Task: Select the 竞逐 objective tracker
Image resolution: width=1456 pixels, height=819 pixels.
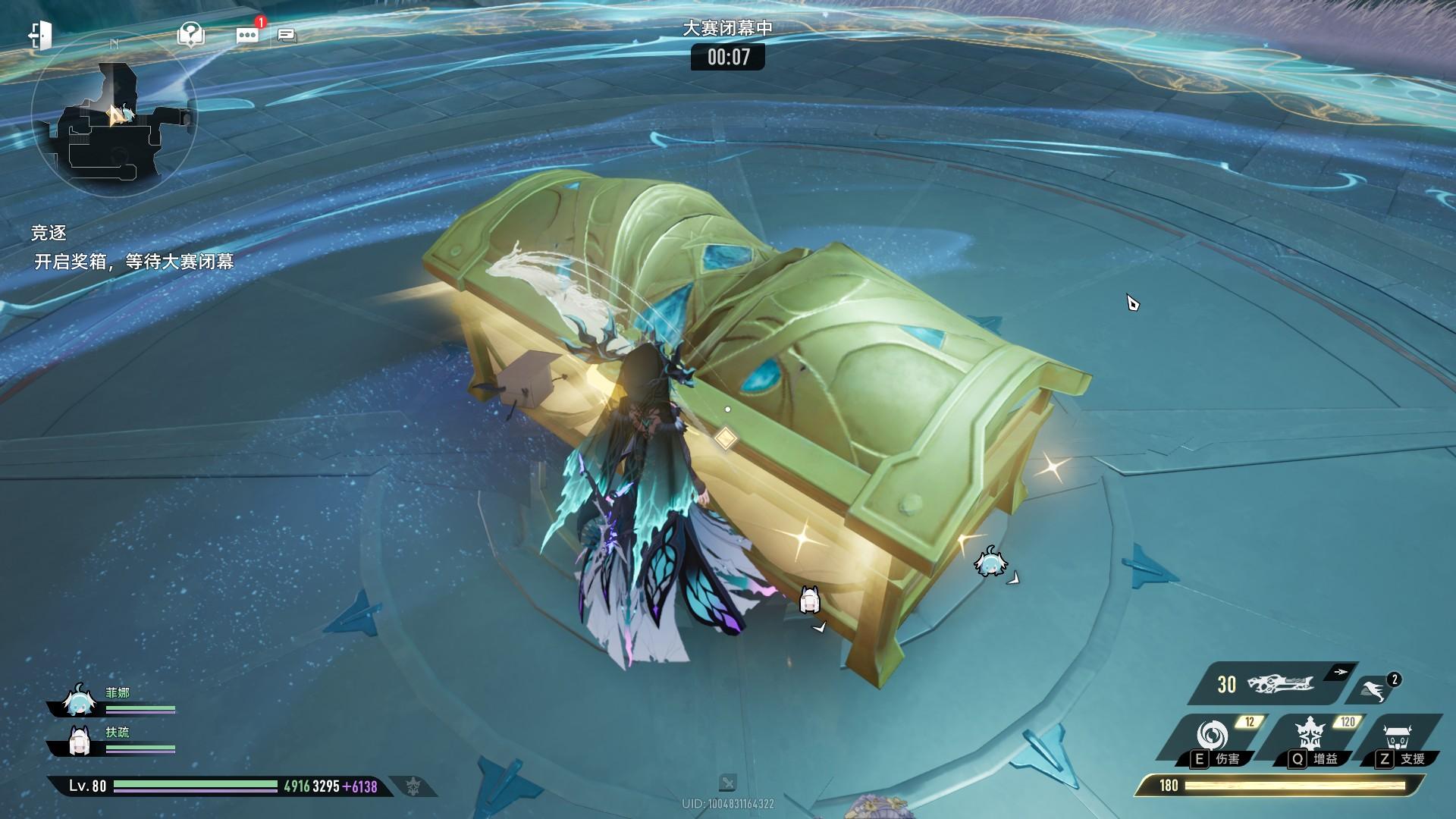Action: (49, 233)
